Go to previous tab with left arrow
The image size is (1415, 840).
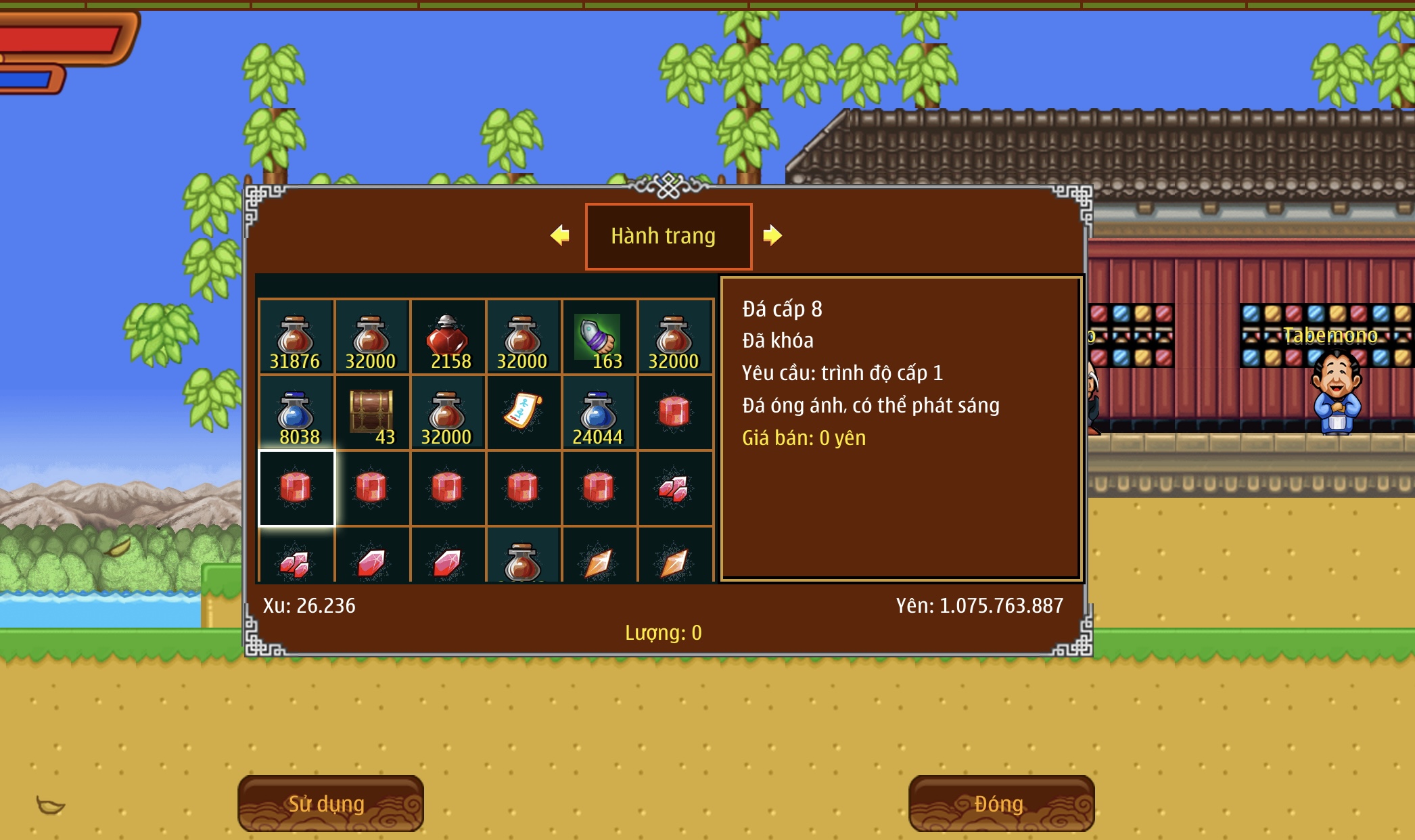point(560,235)
